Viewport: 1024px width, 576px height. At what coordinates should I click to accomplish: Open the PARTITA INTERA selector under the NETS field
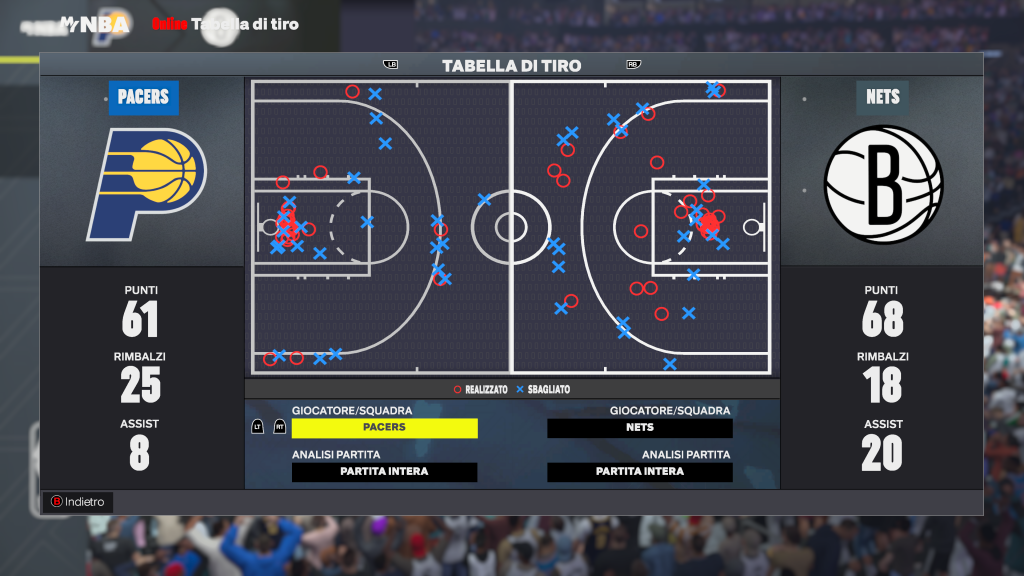pyautogui.click(x=640, y=472)
